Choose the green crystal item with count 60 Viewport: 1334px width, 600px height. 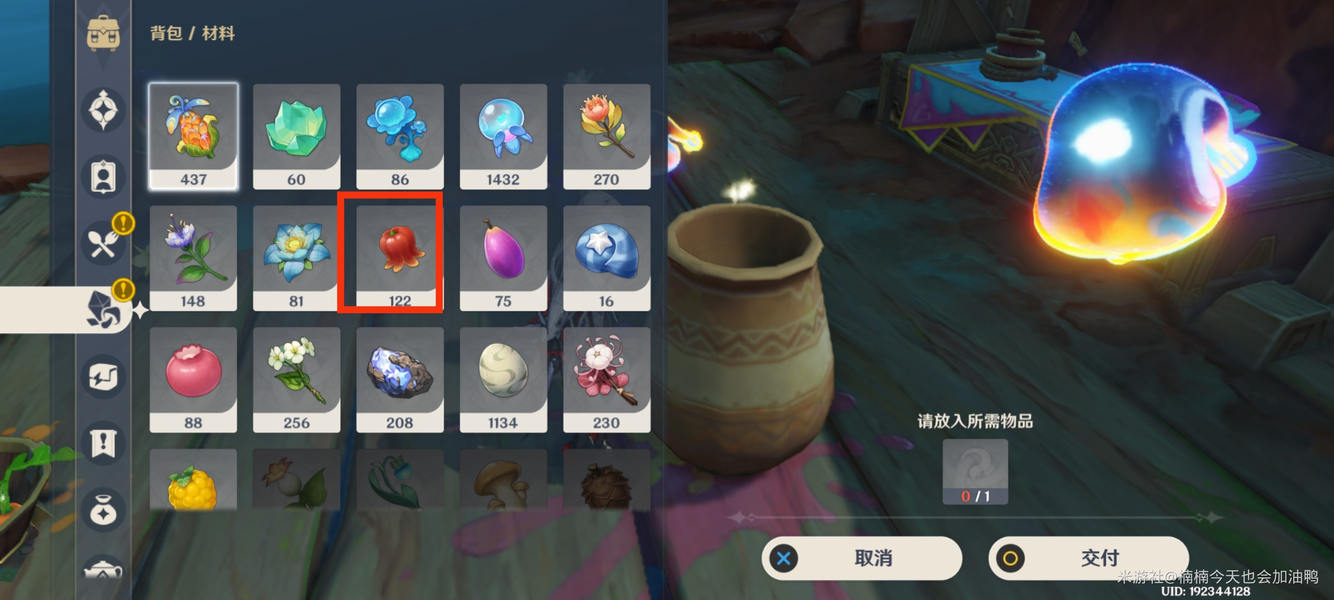(x=296, y=135)
